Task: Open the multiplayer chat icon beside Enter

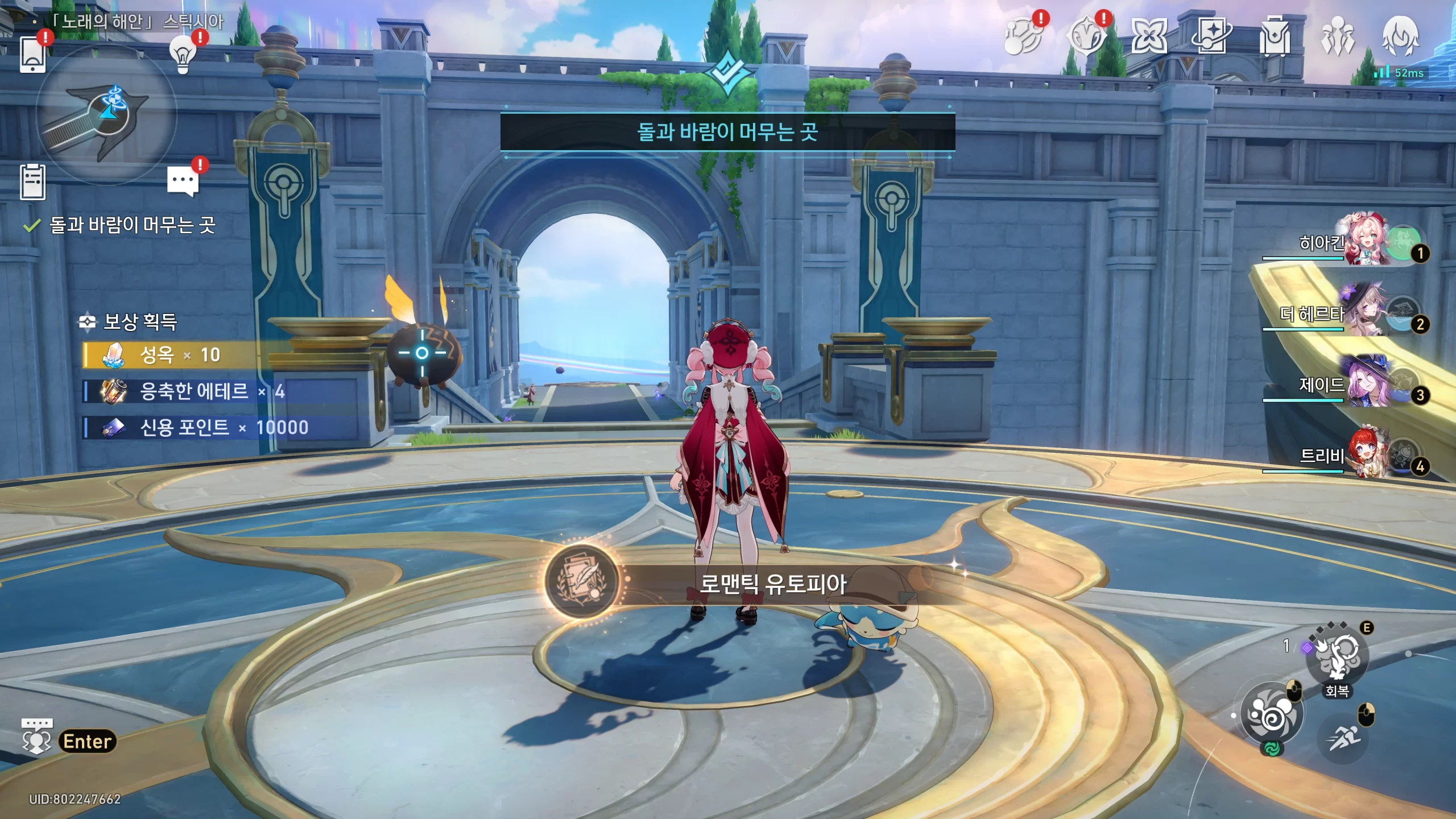Action: (x=37, y=737)
